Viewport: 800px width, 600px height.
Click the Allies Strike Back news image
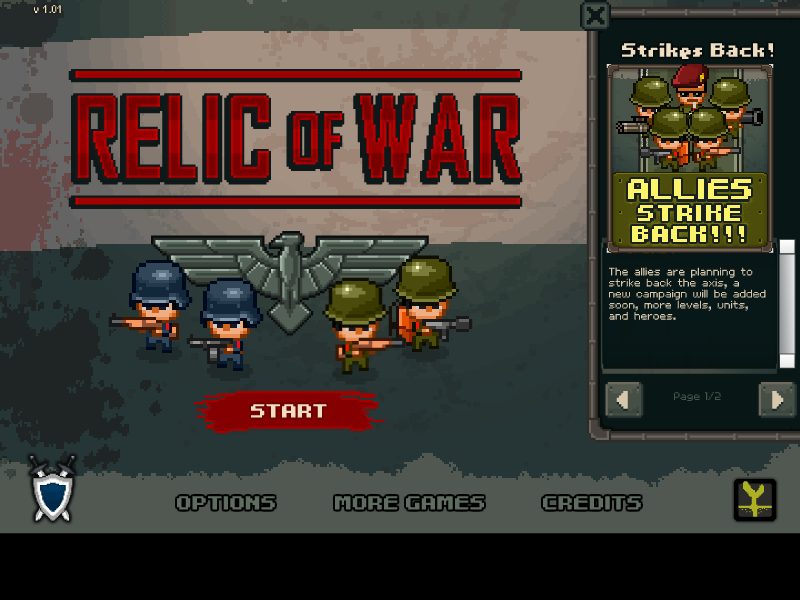tap(690, 157)
